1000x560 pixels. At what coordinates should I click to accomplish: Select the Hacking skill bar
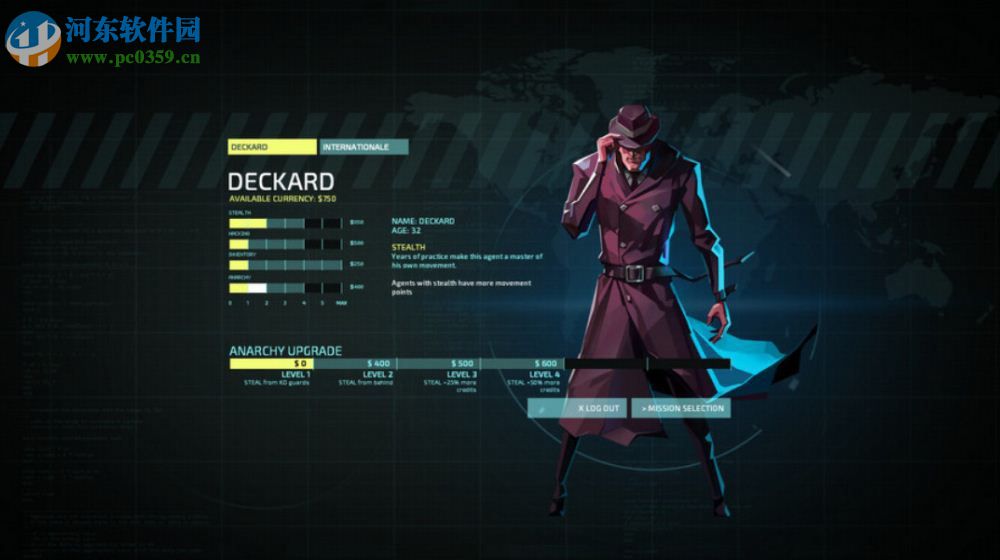click(286, 243)
